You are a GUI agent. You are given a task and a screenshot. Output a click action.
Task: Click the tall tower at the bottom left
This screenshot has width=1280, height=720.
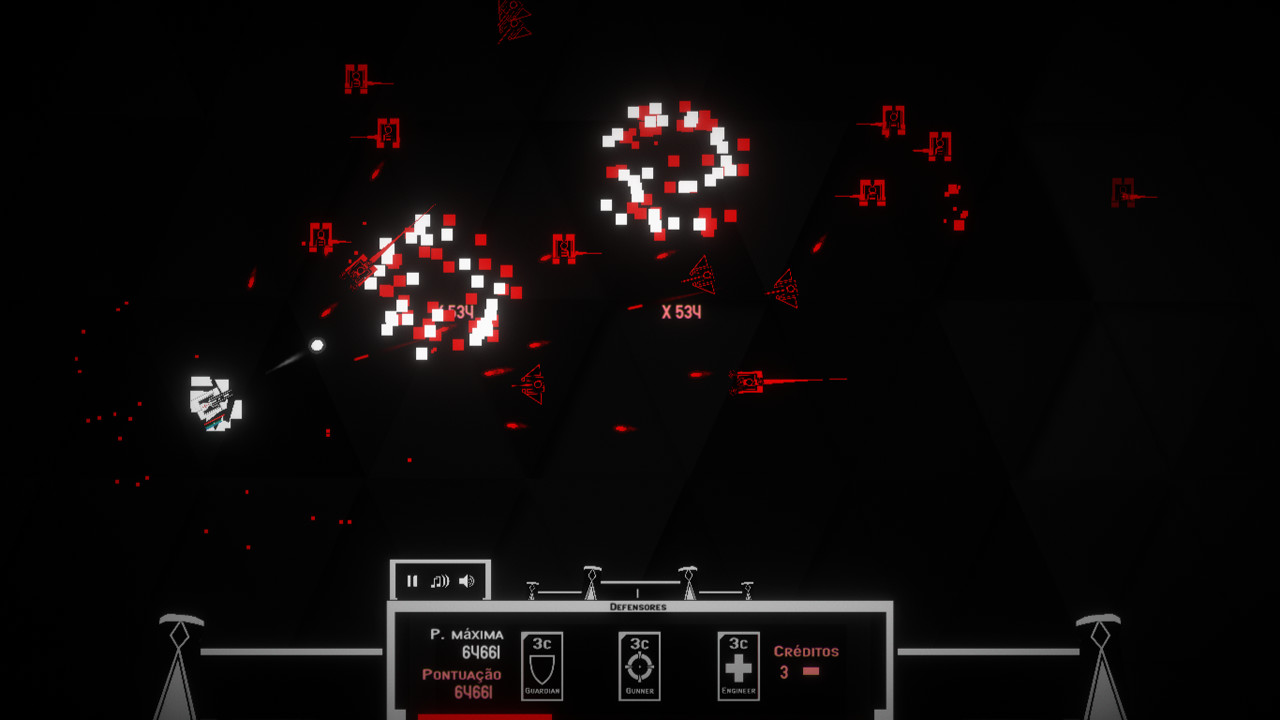tap(178, 660)
